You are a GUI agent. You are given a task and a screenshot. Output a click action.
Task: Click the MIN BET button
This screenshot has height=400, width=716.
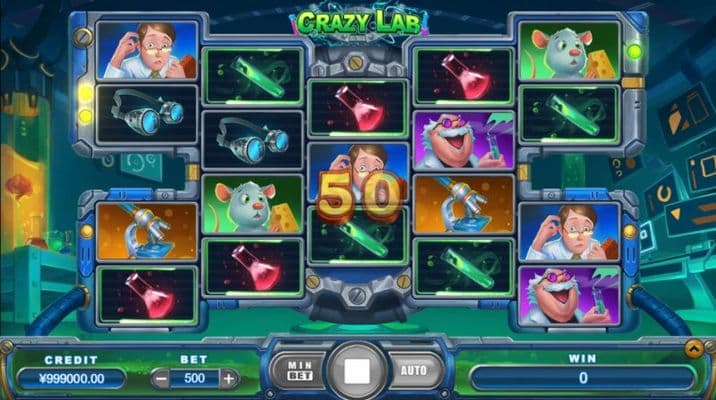tap(298, 371)
